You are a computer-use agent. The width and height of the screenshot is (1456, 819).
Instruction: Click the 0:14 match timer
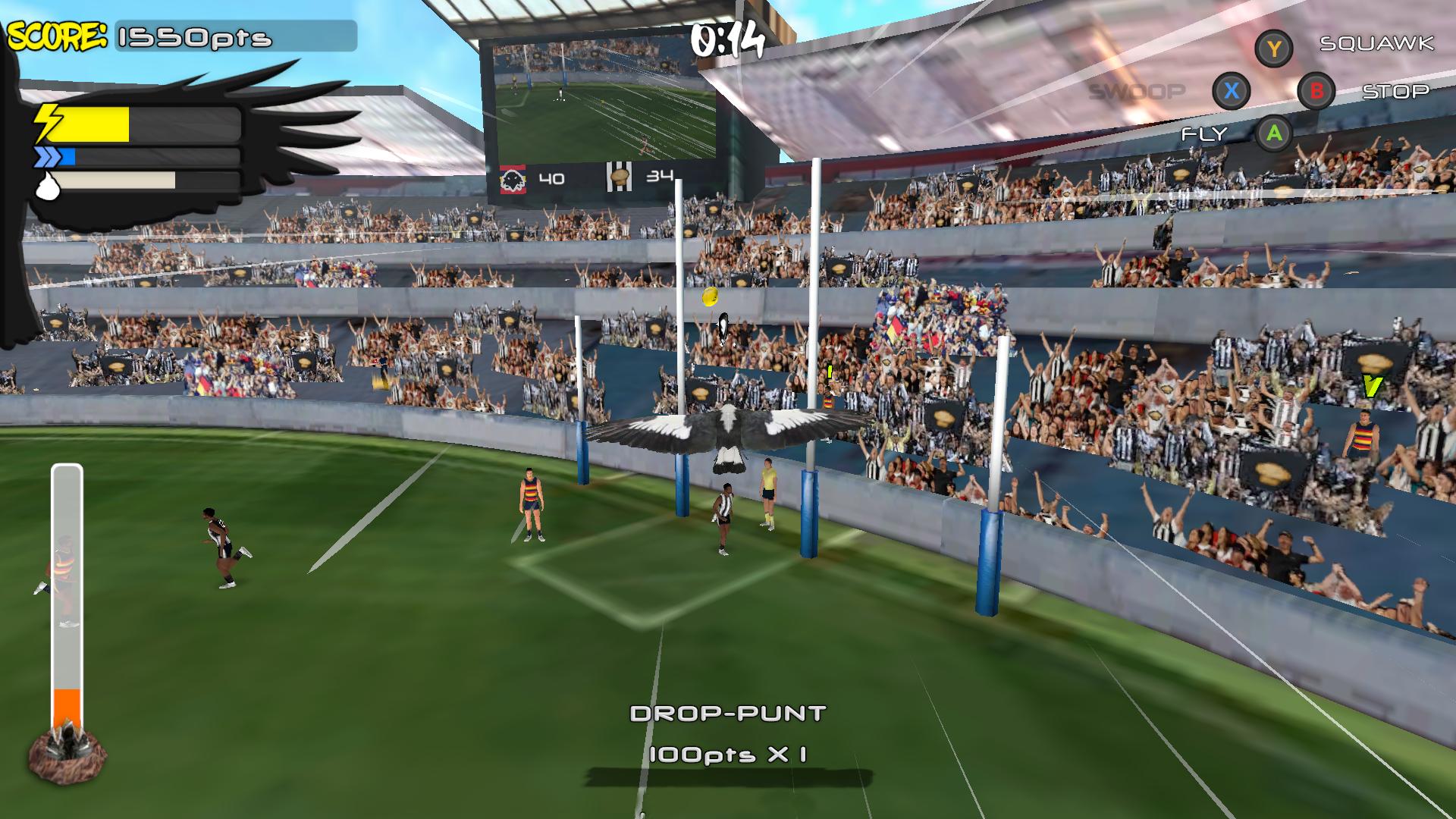730,41
